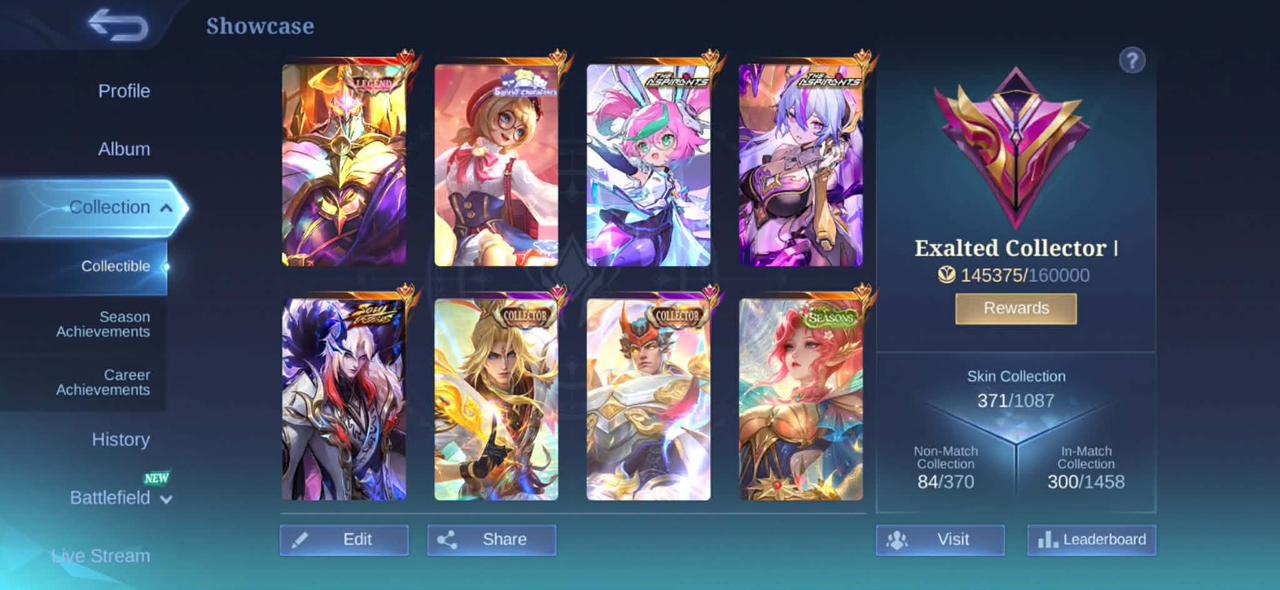Open the Live Stream section
Screen dimensions: 1280x590
click(x=101, y=556)
